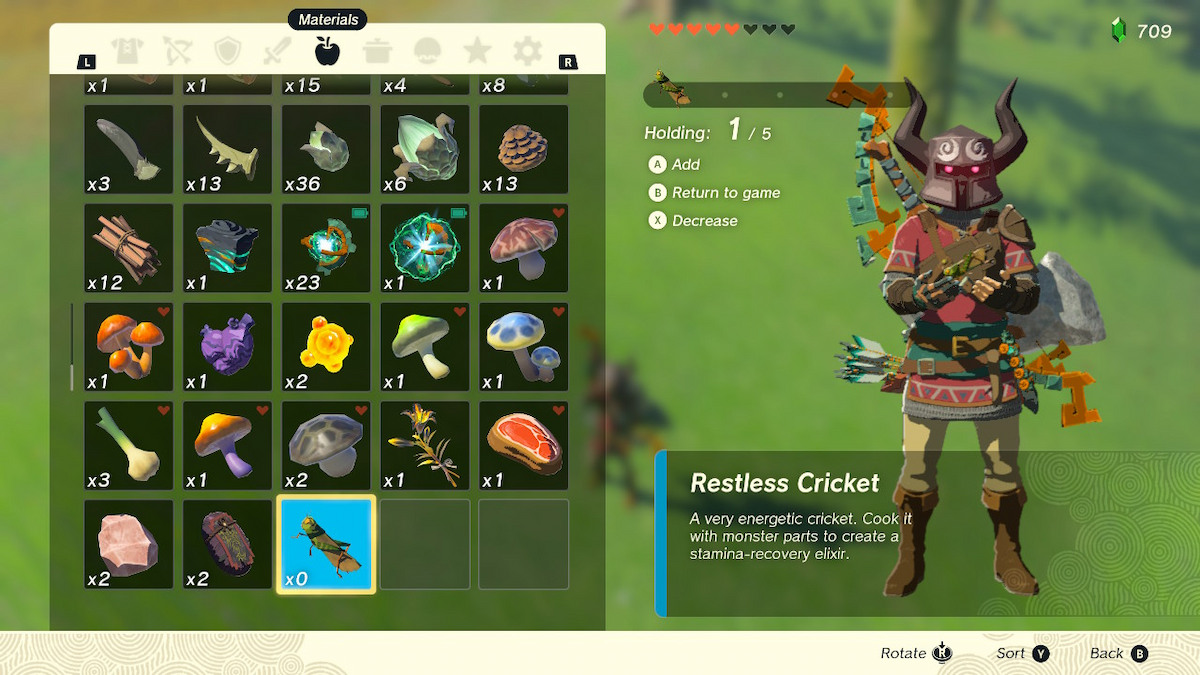
Task: Open the bows tab
Action: coord(176,50)
